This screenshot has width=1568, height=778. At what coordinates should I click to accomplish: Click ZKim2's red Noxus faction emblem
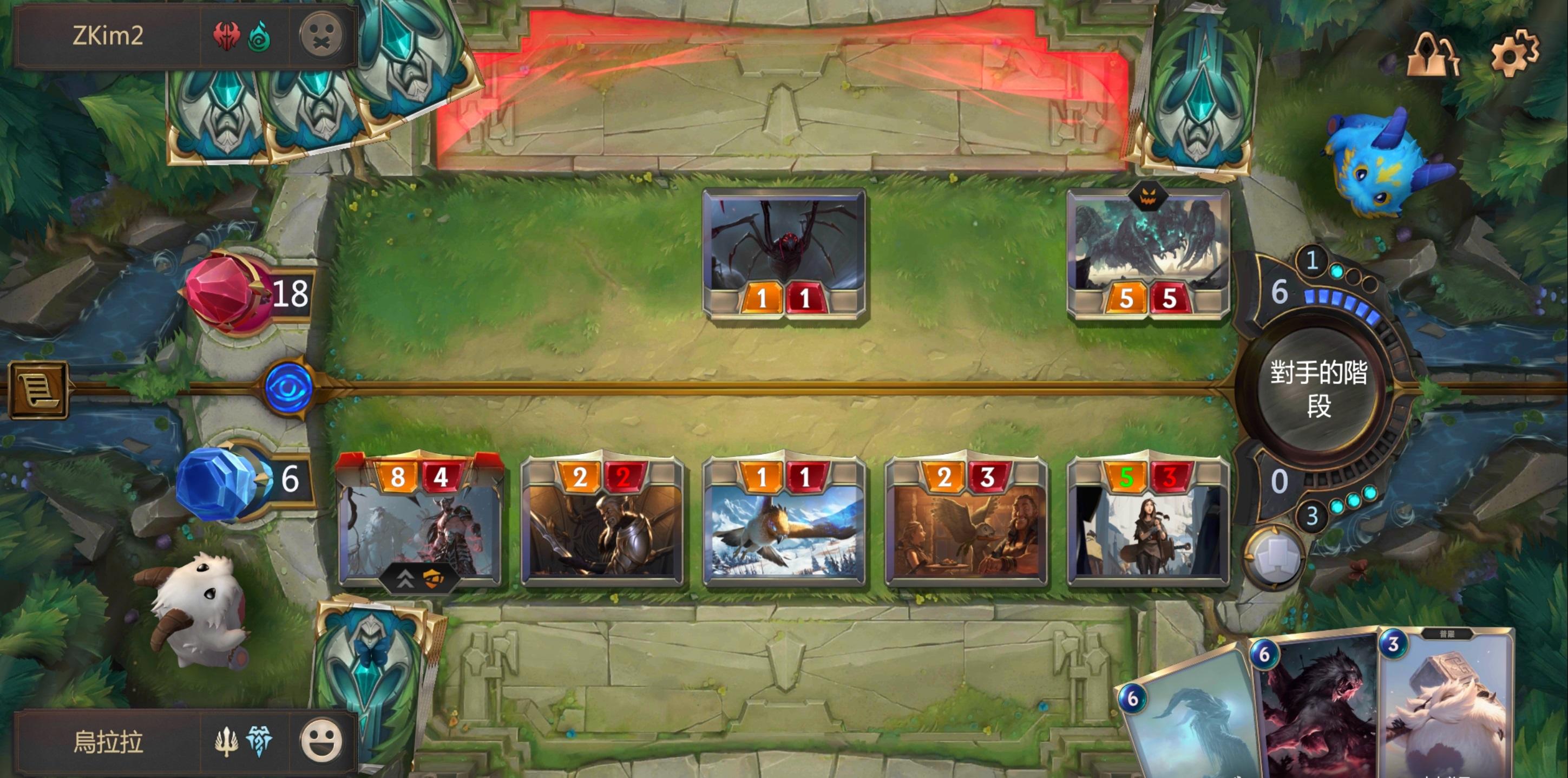228,35
